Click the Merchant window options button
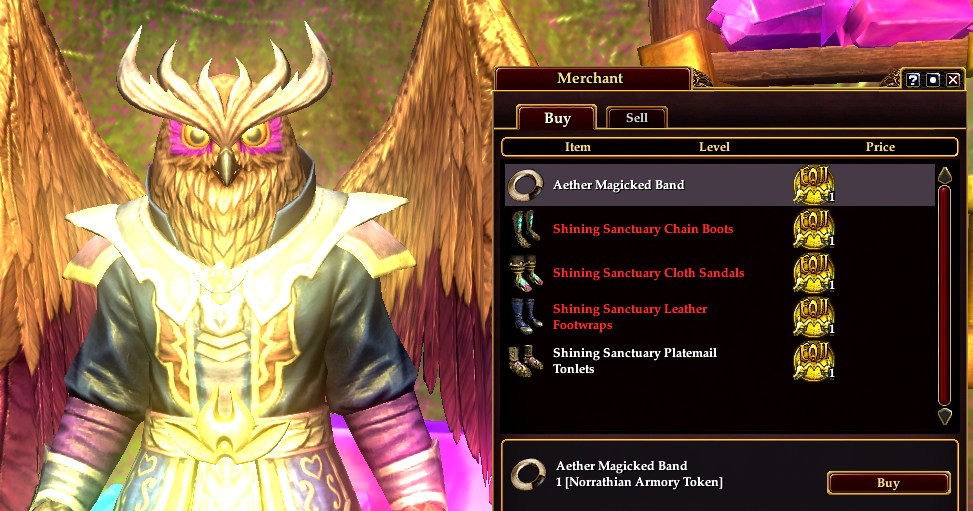This screenshot has height=511, width=973. coord(933,80)
